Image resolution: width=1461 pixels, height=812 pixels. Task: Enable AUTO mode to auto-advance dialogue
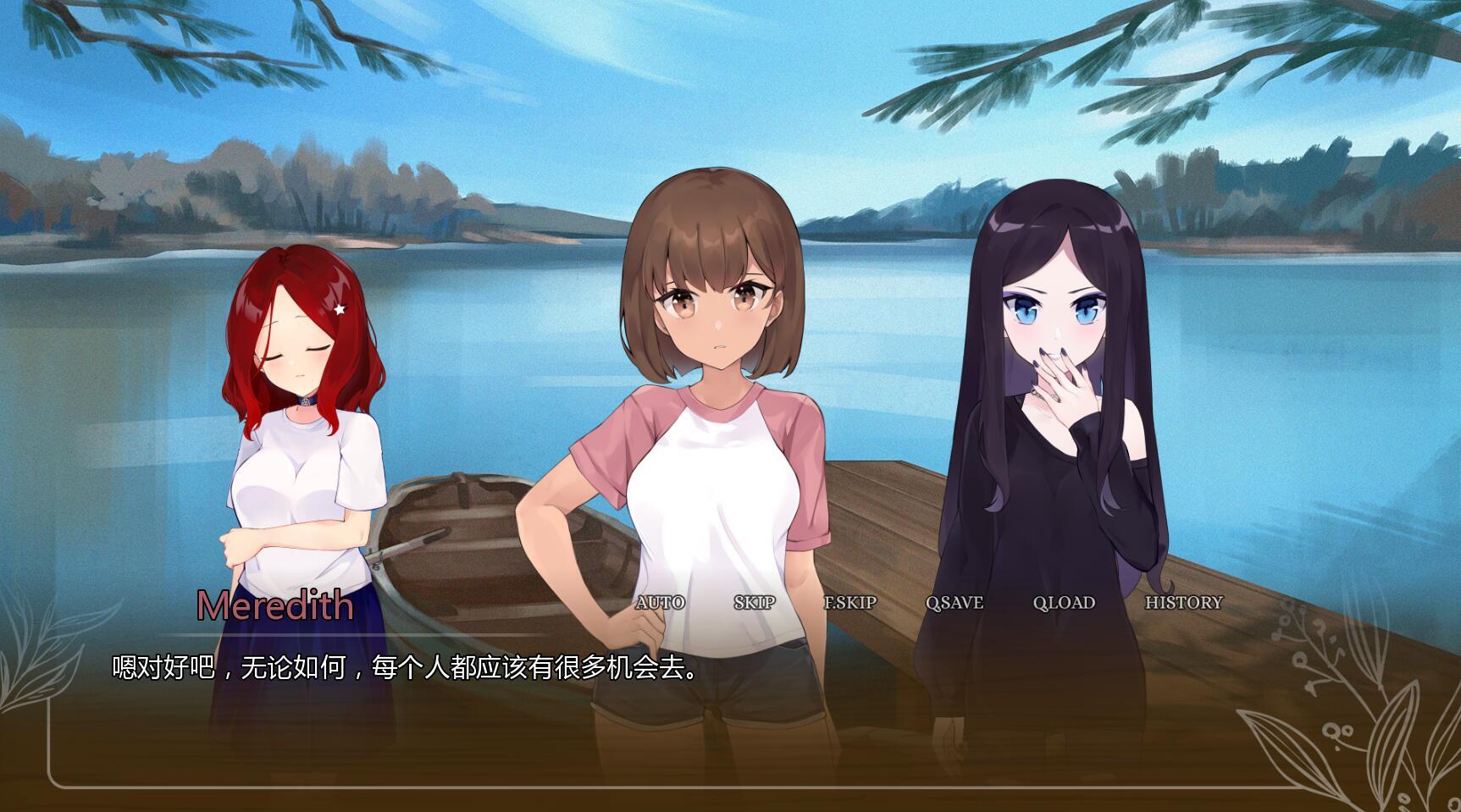pyautogui.click(x=660, y=604)
